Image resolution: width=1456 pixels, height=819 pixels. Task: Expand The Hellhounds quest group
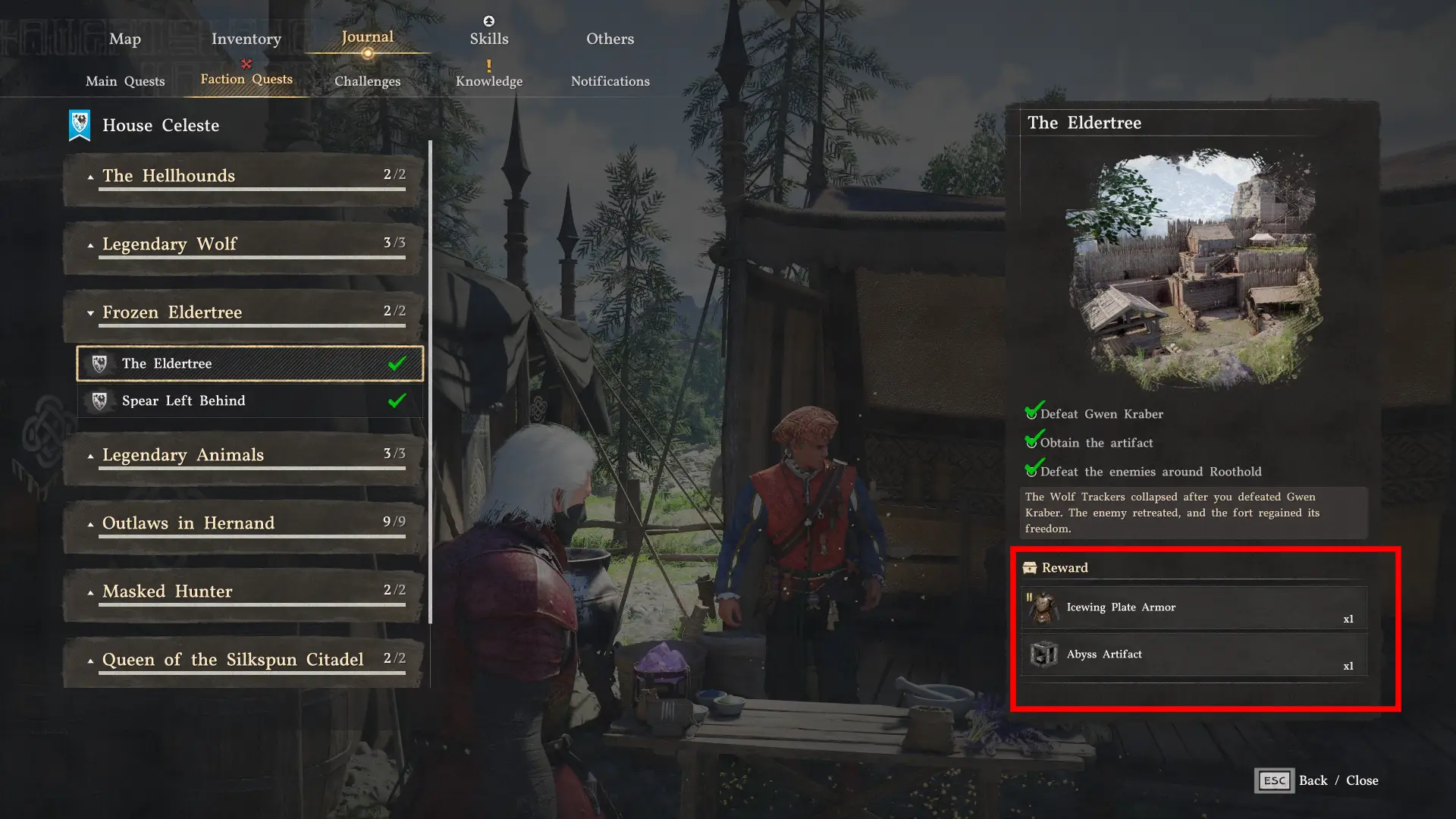(x=243, y=177)
